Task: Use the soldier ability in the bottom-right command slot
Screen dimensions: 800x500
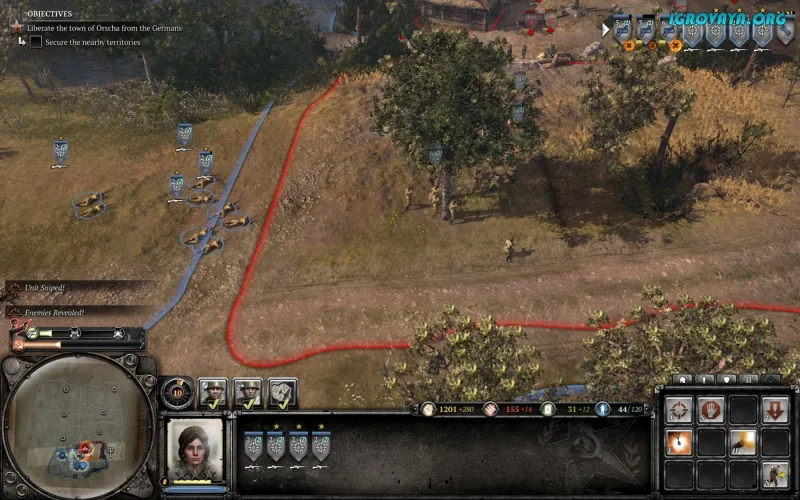Action: (775, 474)
